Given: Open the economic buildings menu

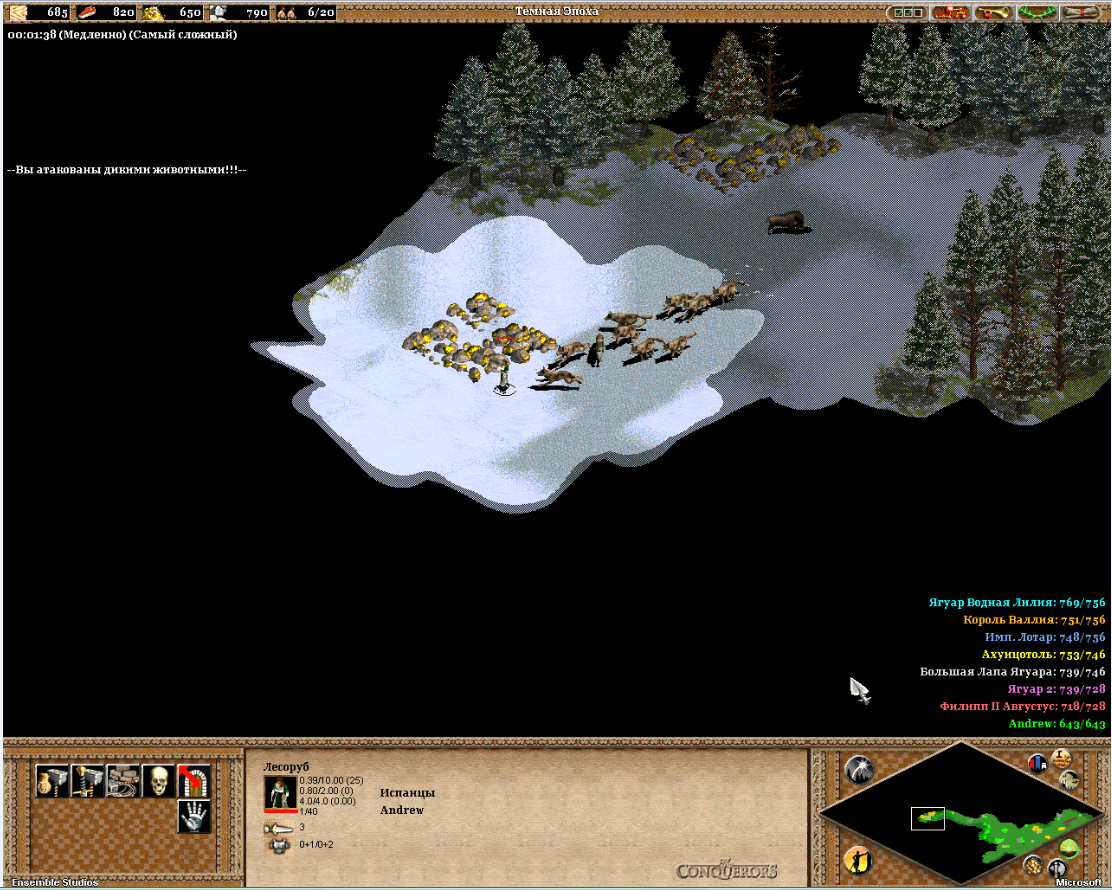Looking at the screenshot, I should click(51, 780).
